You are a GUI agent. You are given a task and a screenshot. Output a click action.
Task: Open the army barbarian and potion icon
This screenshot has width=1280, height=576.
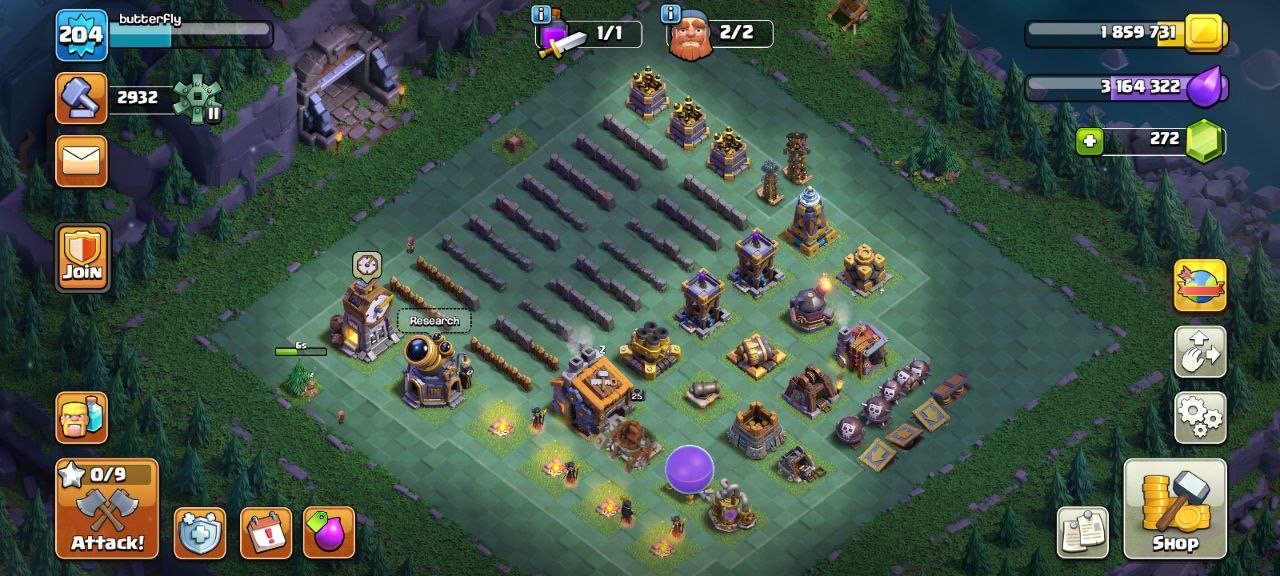[x=82, y=417]
